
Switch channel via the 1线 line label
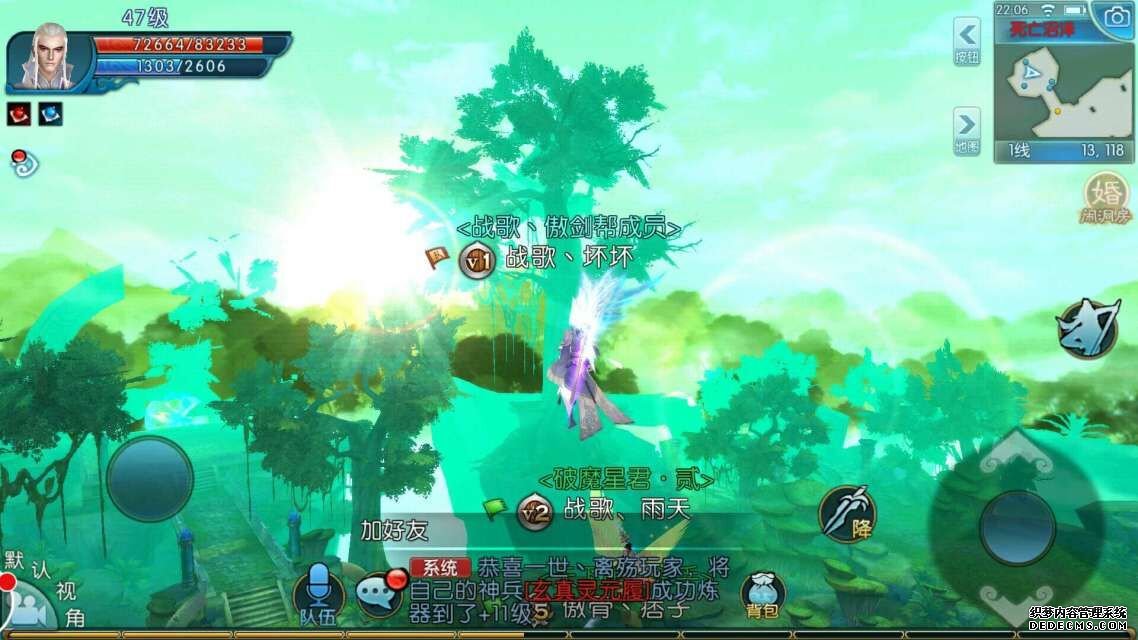pyautogui.click(x=1019, y=151)
